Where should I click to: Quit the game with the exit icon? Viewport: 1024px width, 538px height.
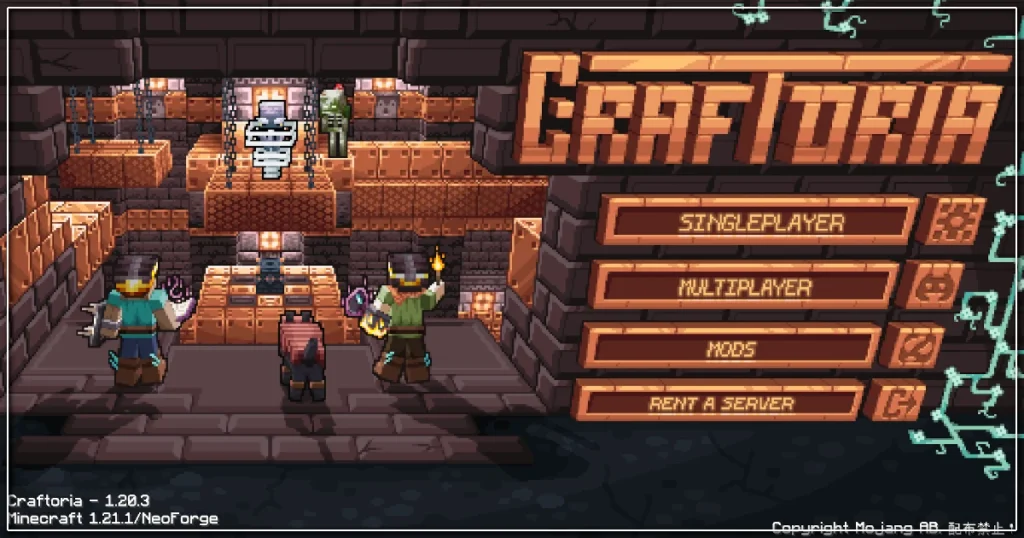tap(894, 403)
